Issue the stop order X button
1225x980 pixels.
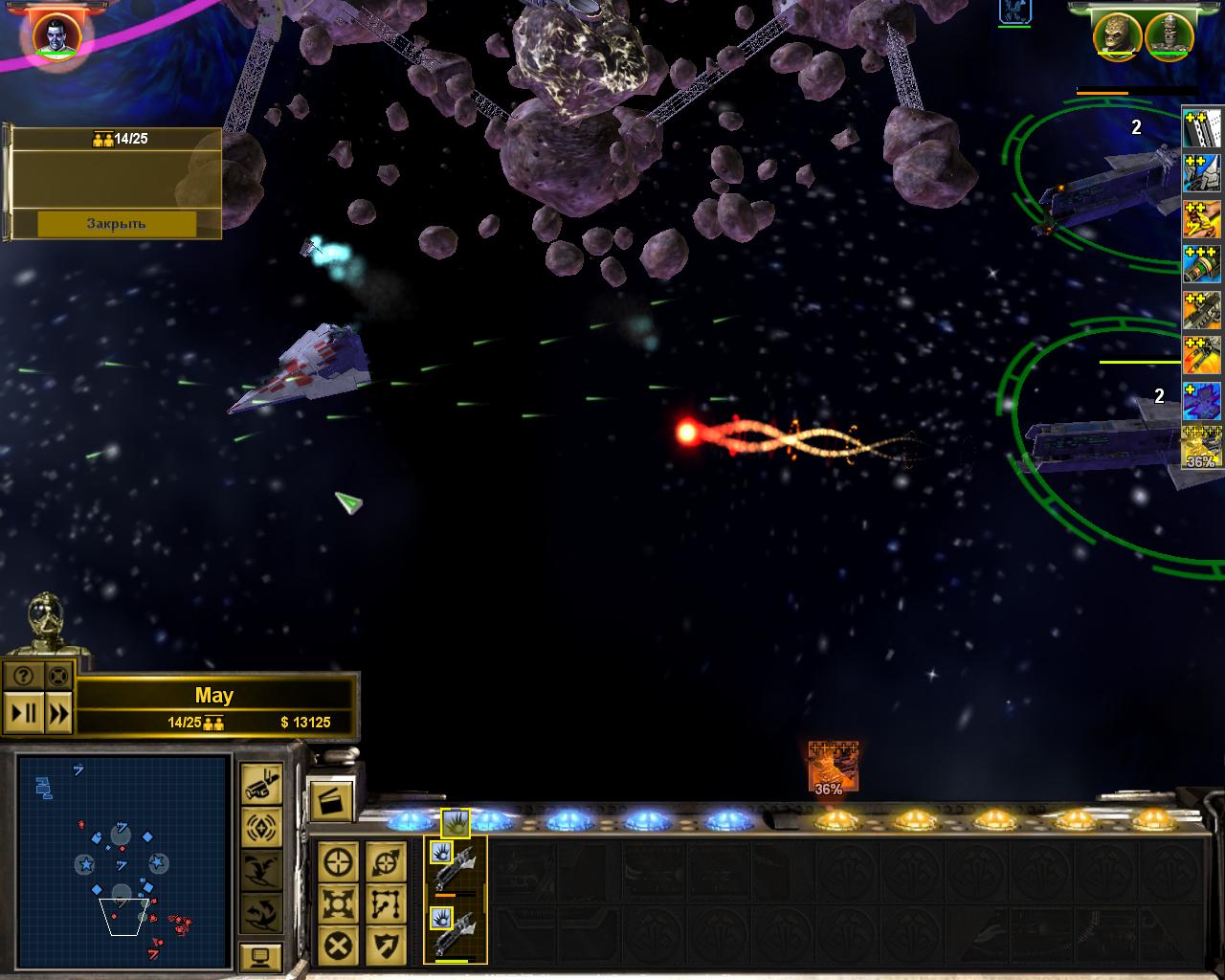340,947
